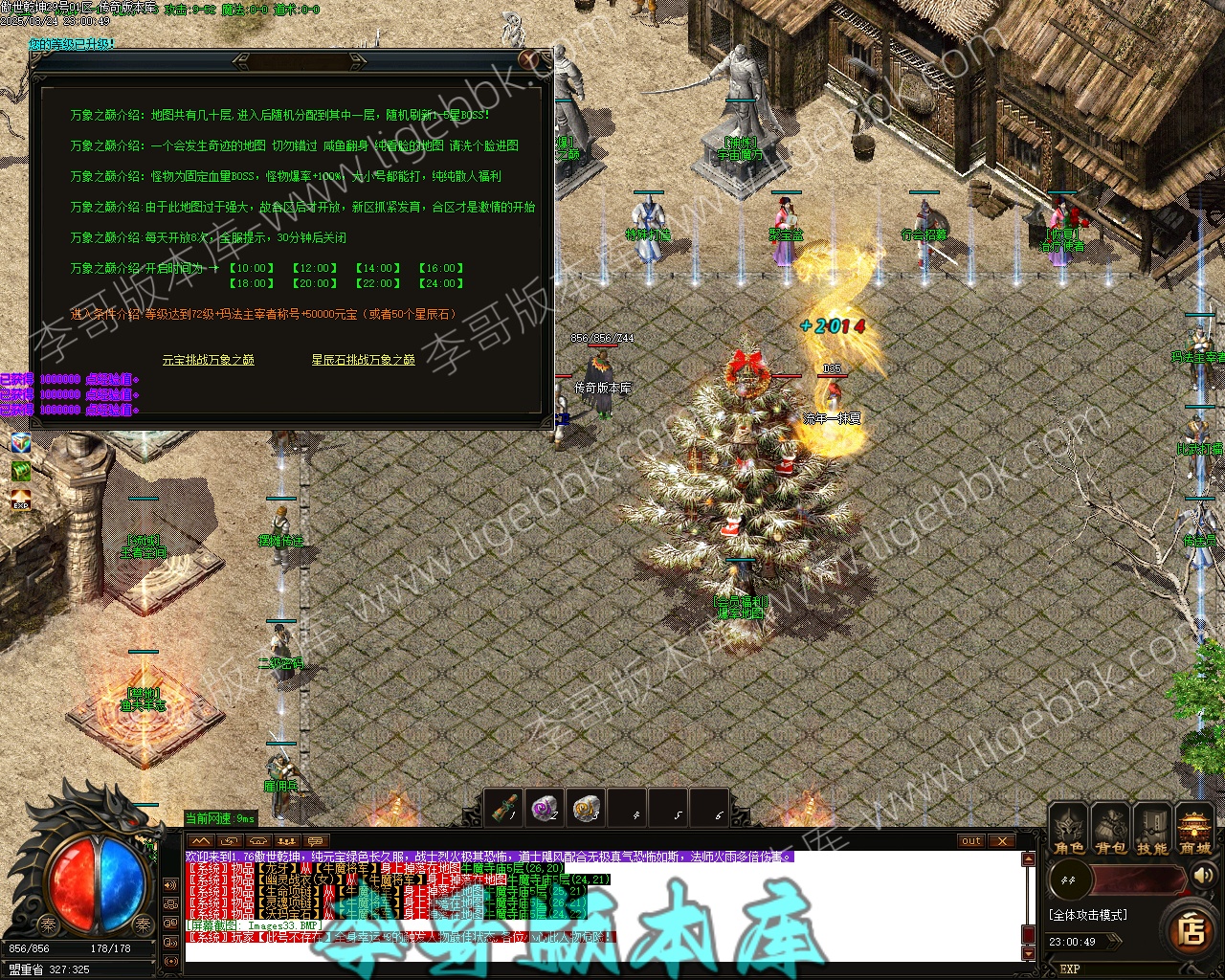Click the round 店 store button

(x=1191, y=929)
